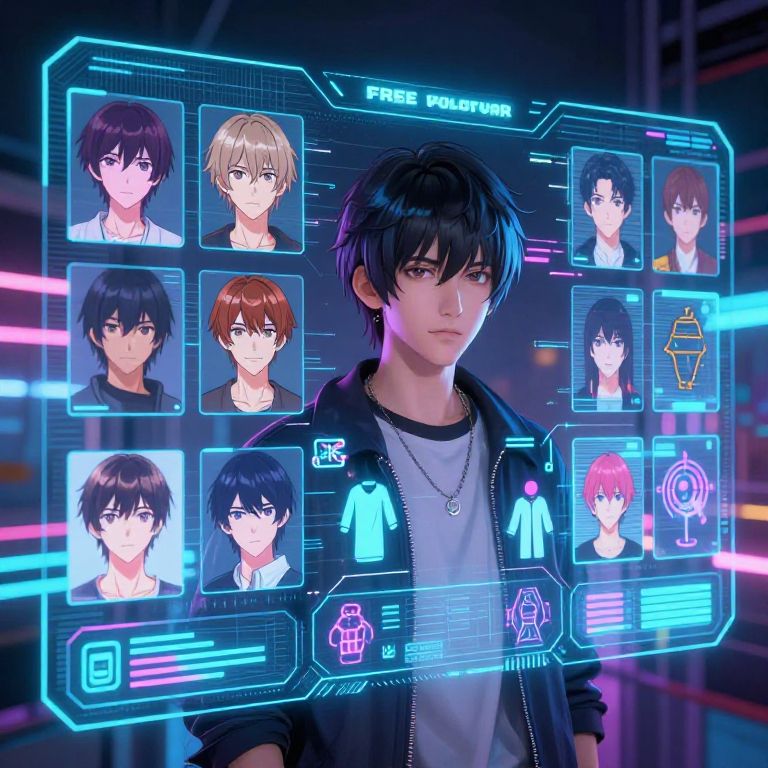Image resolution: width=768 pixels, height=768 pixels.
Task: Select the purple-haired character portrait
Action: click(x=125, y=167)
